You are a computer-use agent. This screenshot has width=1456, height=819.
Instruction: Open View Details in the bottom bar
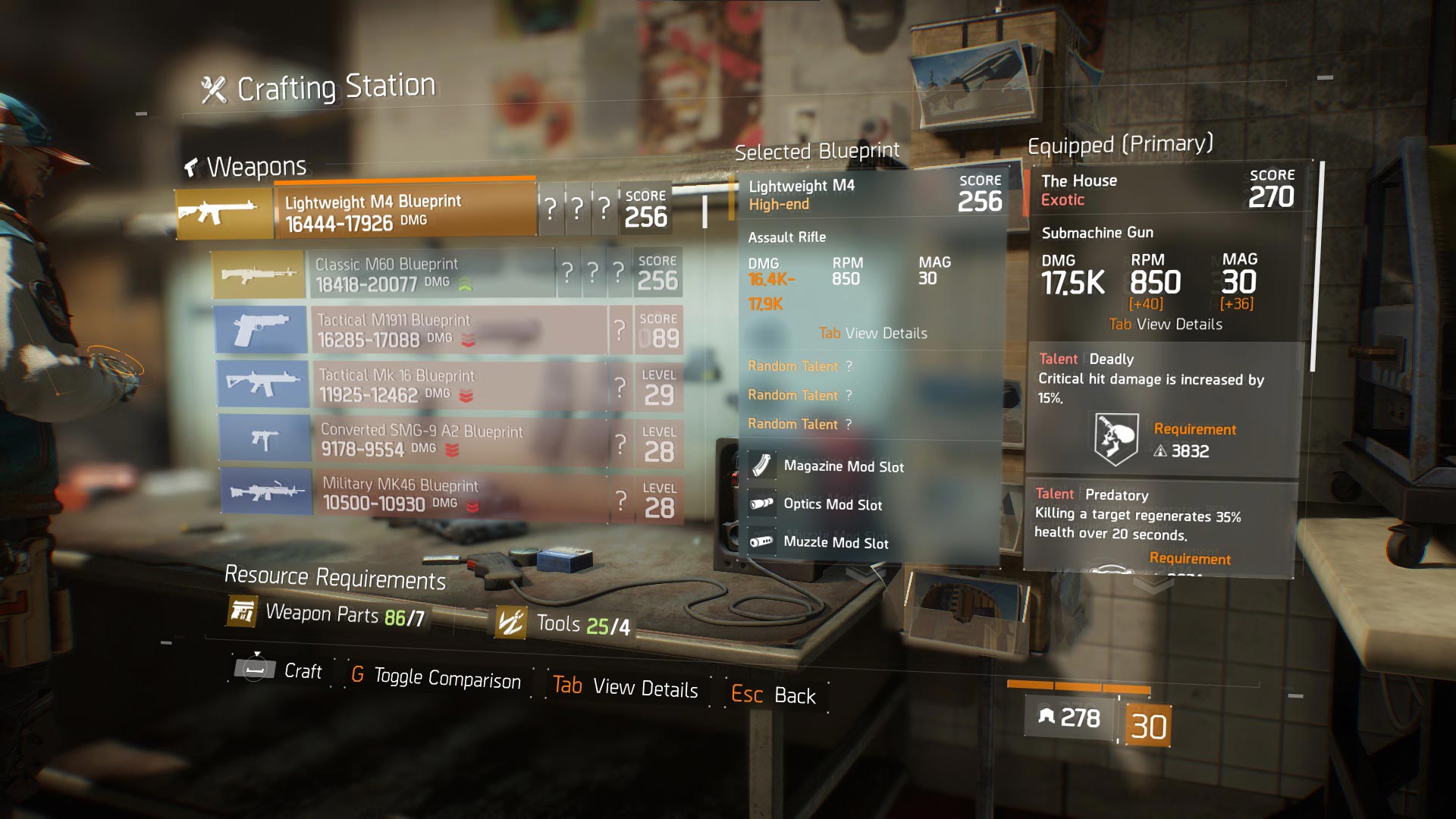pyautogui.click(x=626, y=687)
